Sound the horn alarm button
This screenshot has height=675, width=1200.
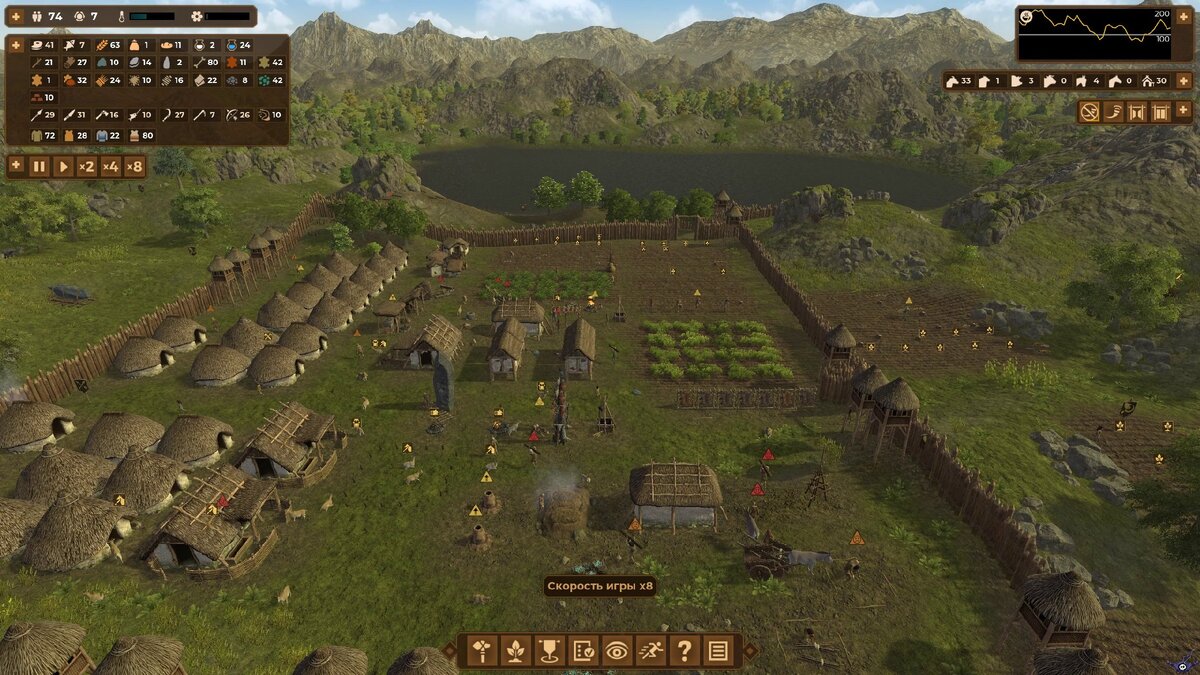coord(1112,112)
